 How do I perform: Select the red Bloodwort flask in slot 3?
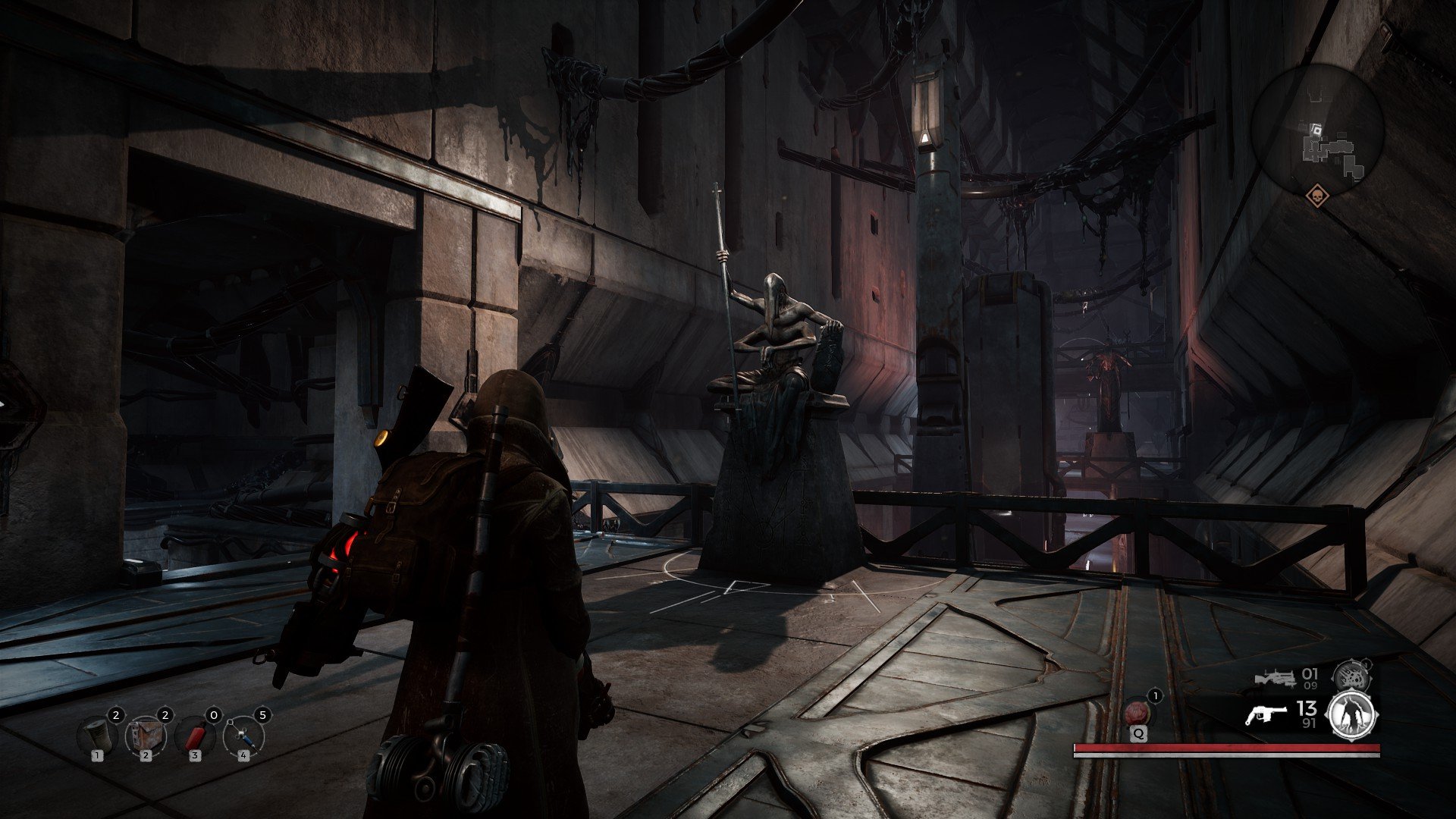pos(194,736)
